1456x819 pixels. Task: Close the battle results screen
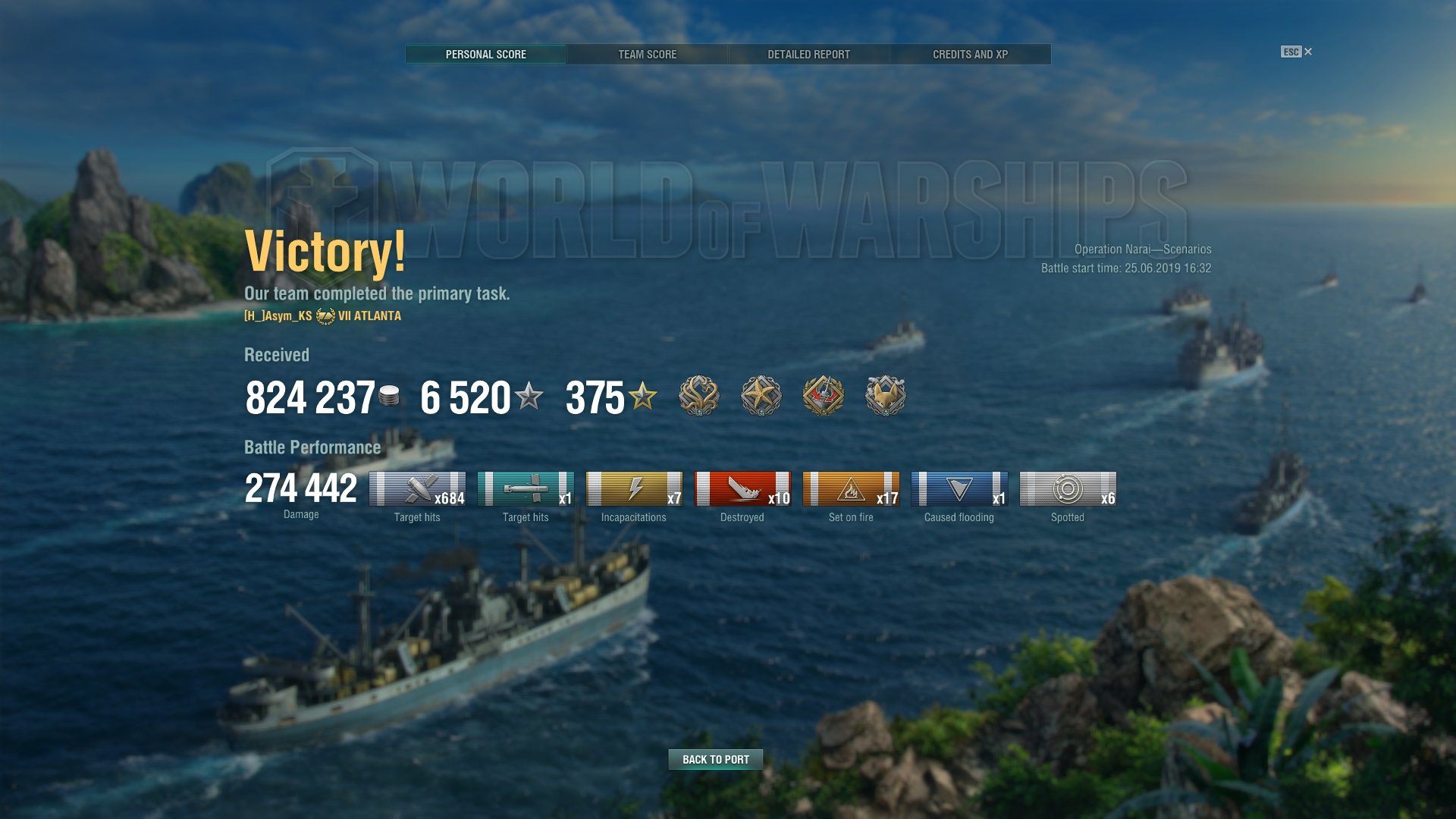[1297, 52]
